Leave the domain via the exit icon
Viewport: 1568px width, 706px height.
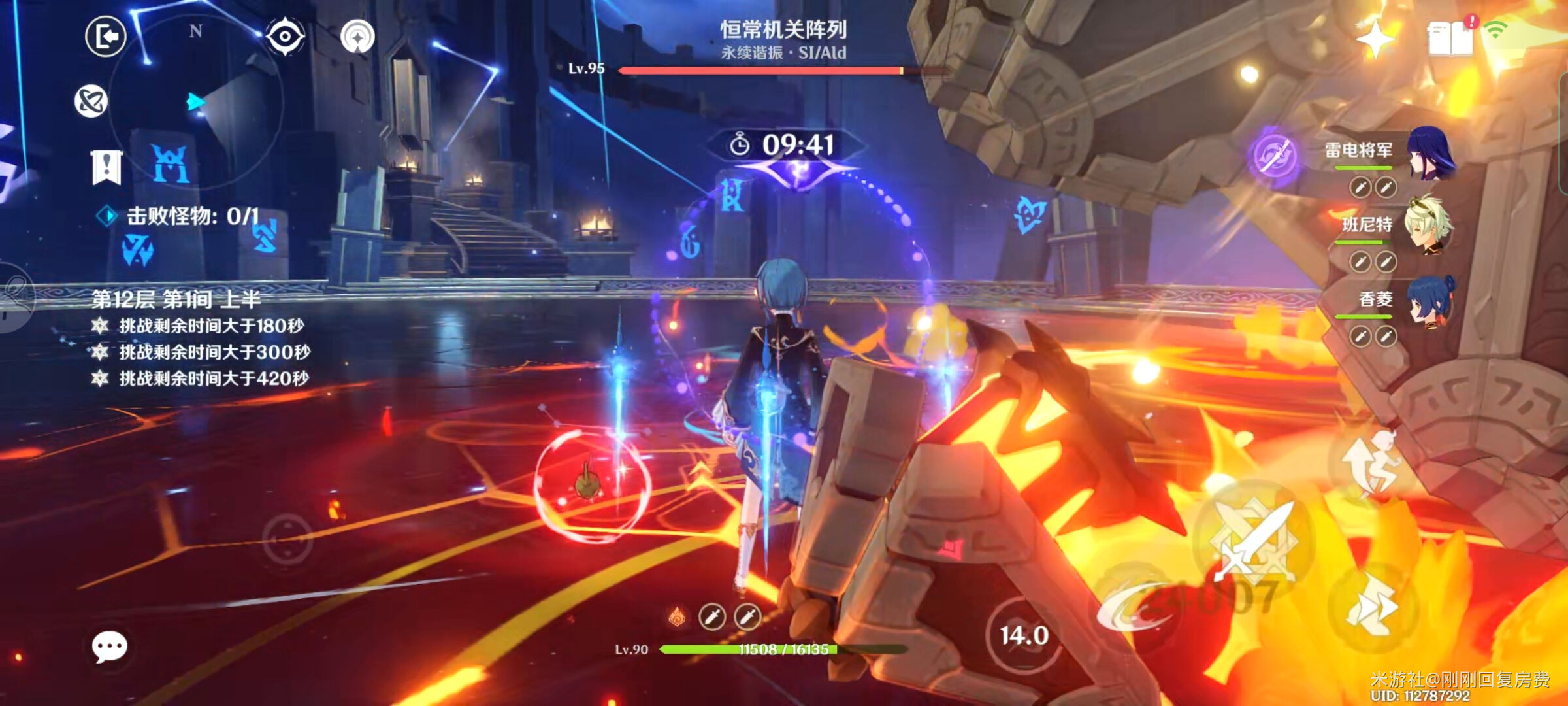106,36
